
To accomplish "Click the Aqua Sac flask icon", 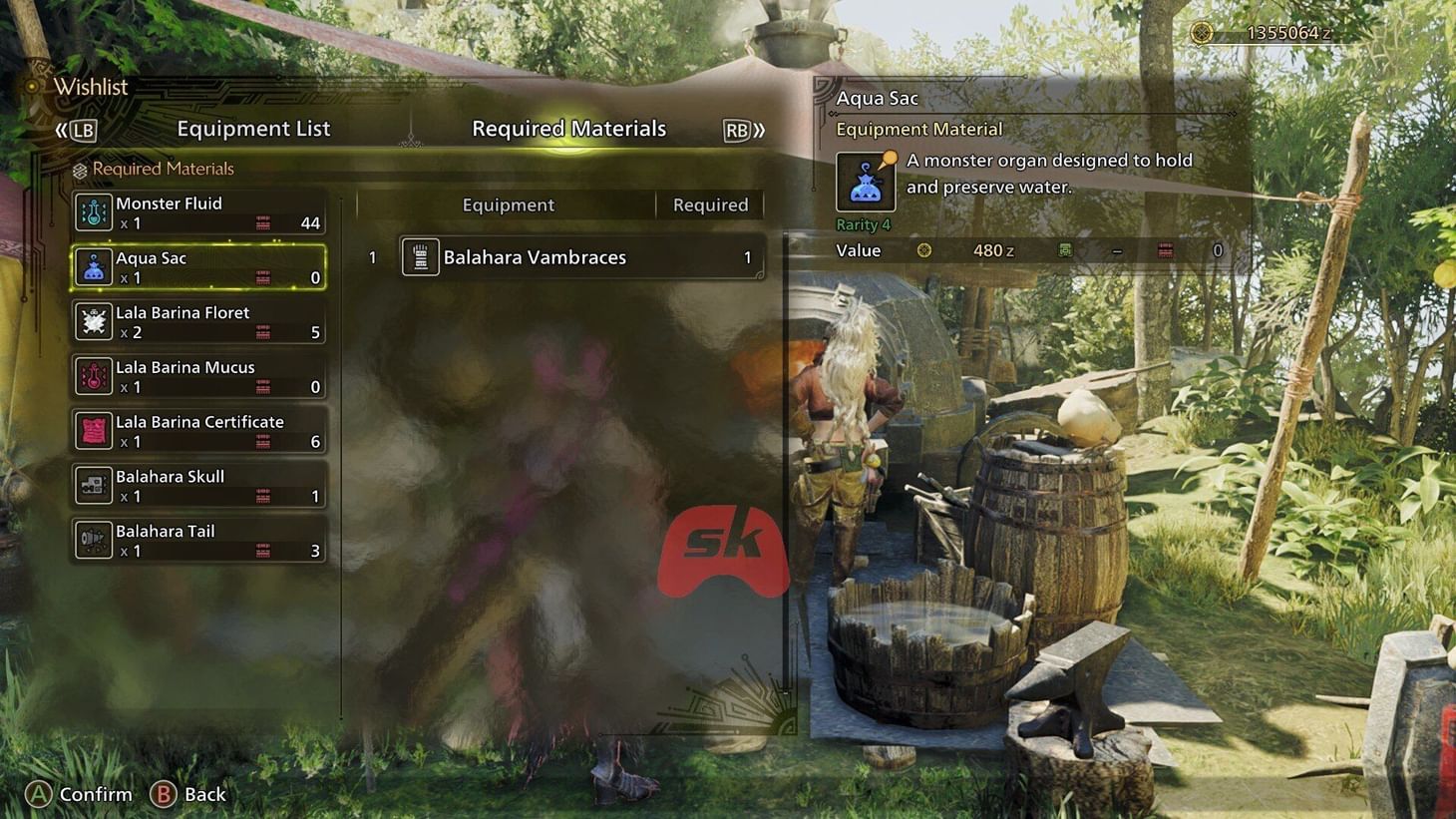I will point(94,267).
